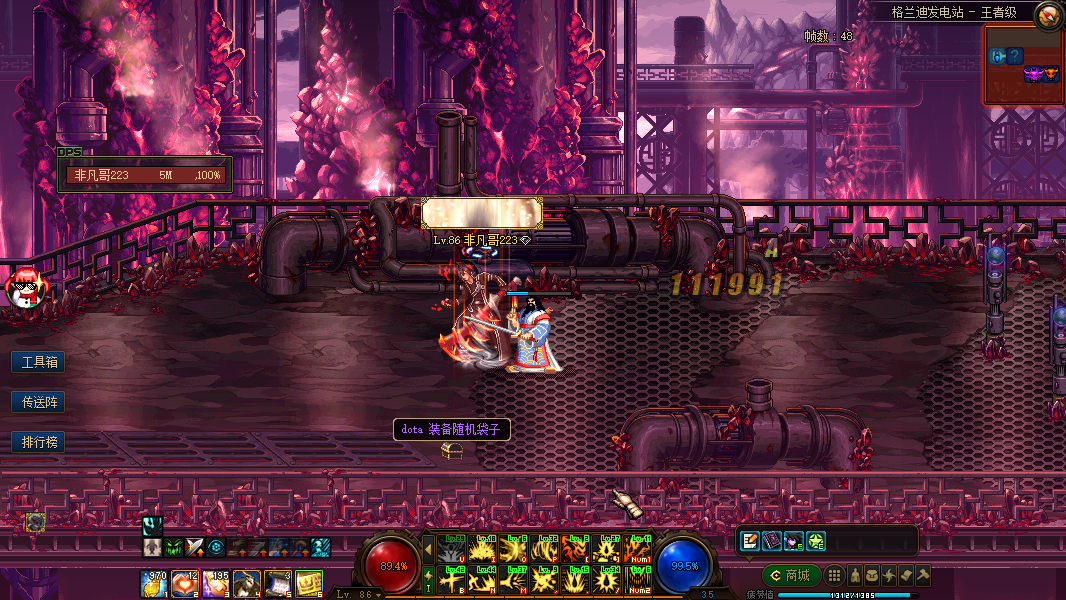Use the heart item with 12 count
This screenshot has width=1066, height=600.
(184, 583)
